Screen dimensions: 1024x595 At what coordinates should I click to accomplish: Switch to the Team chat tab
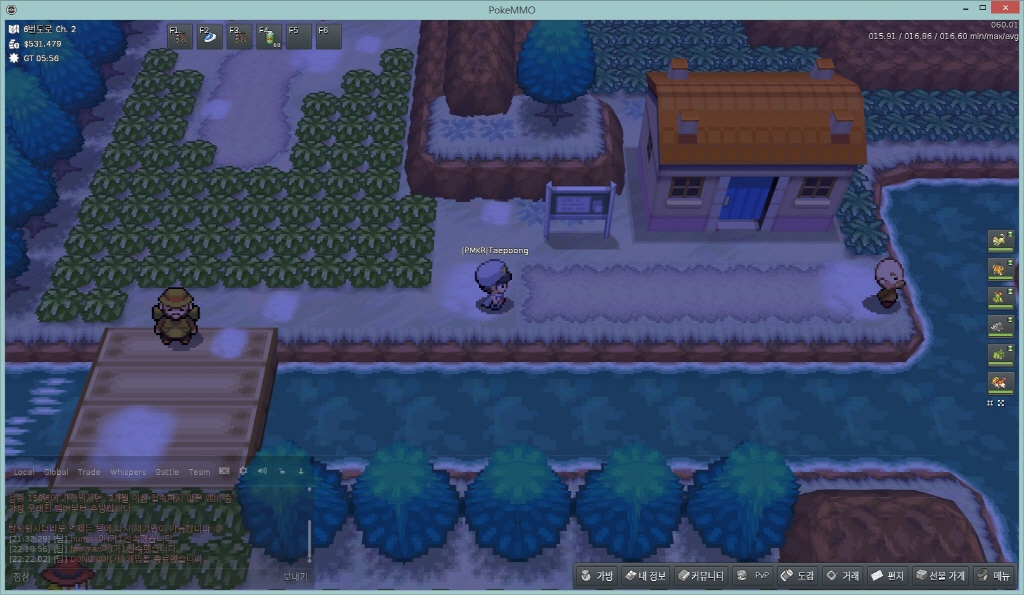[x=199, y=472]
